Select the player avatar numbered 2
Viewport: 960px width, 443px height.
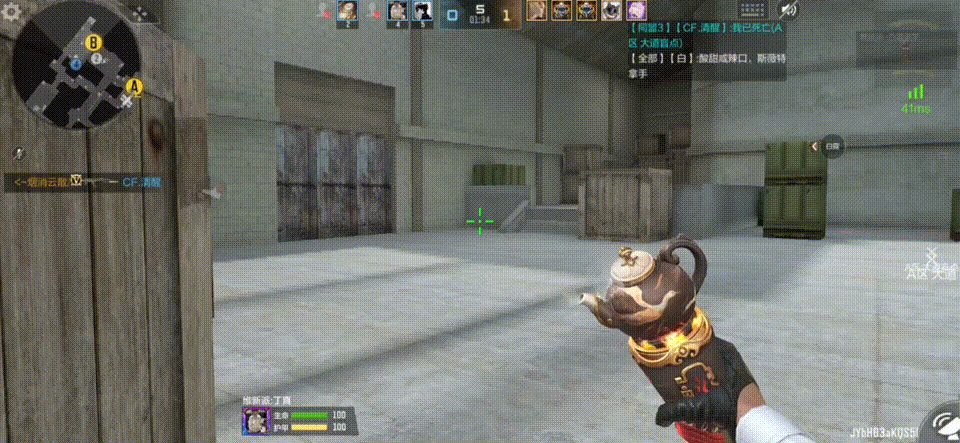[x=348, y=11]
